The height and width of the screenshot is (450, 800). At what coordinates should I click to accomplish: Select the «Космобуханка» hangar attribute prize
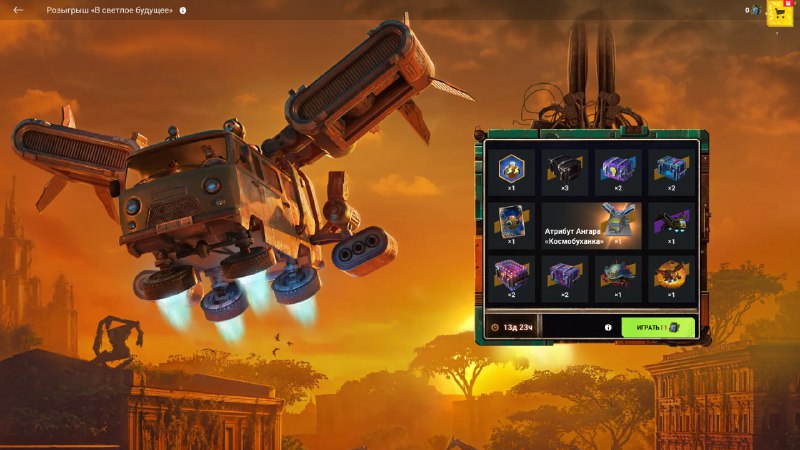click(x=591, y=225)
